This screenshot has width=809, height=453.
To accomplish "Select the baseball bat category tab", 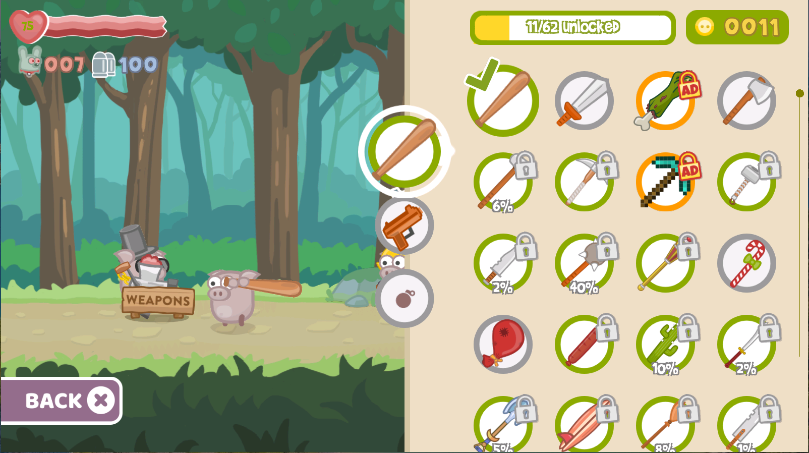I will (403, 151).
